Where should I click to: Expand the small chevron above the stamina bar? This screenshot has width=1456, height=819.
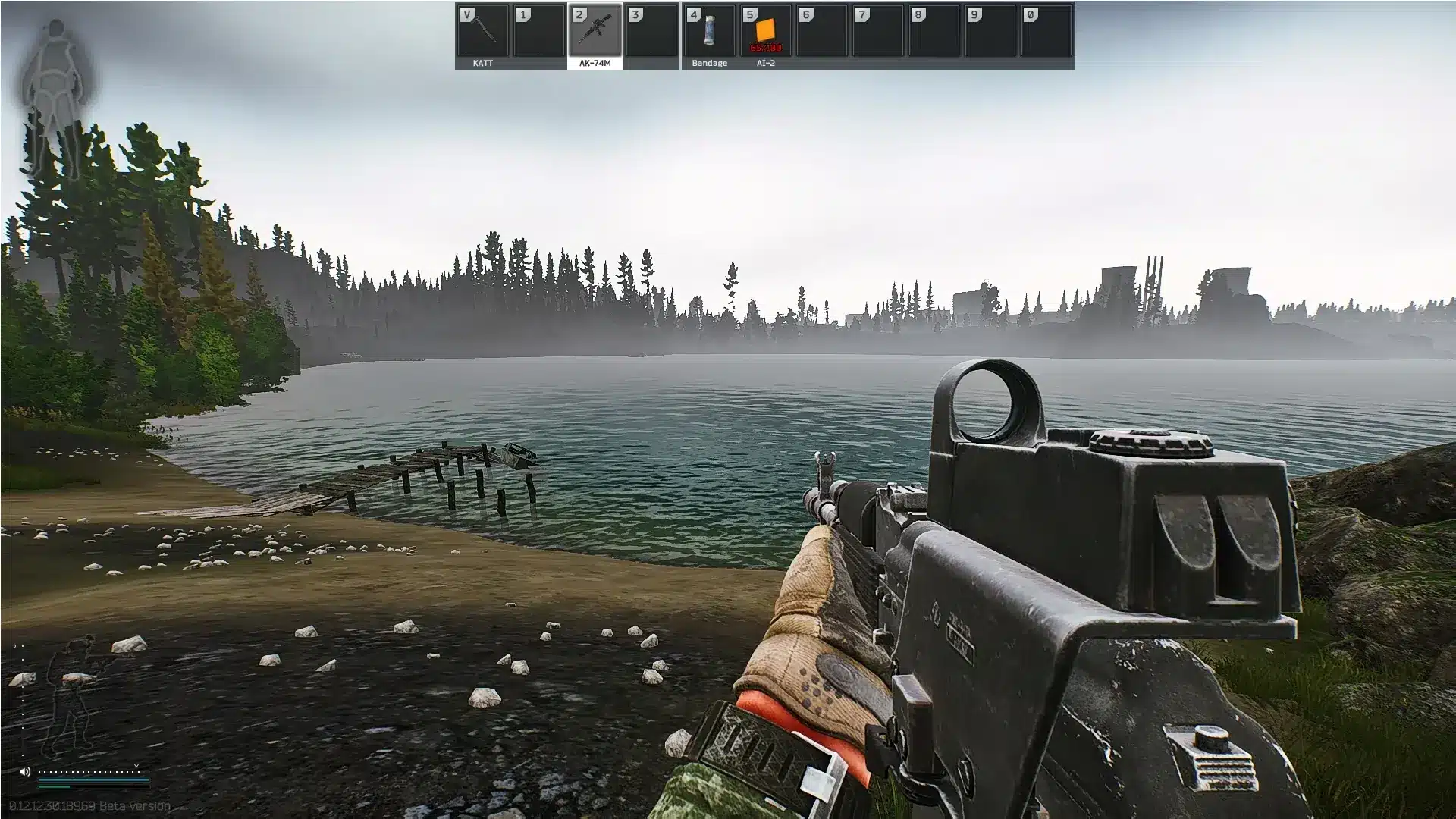pyautogui.click(x=136, y=766)
